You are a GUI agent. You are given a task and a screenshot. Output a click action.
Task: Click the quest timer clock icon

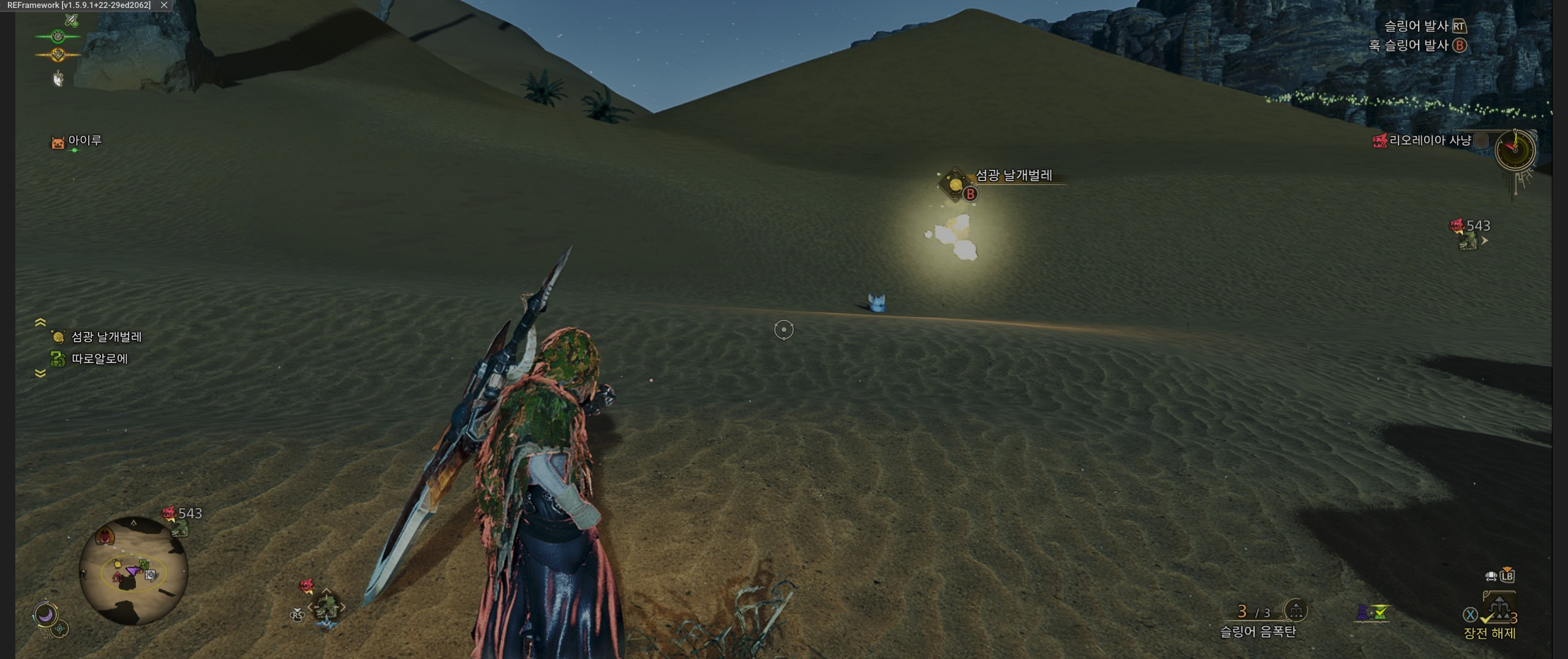tap(1515, 149)
